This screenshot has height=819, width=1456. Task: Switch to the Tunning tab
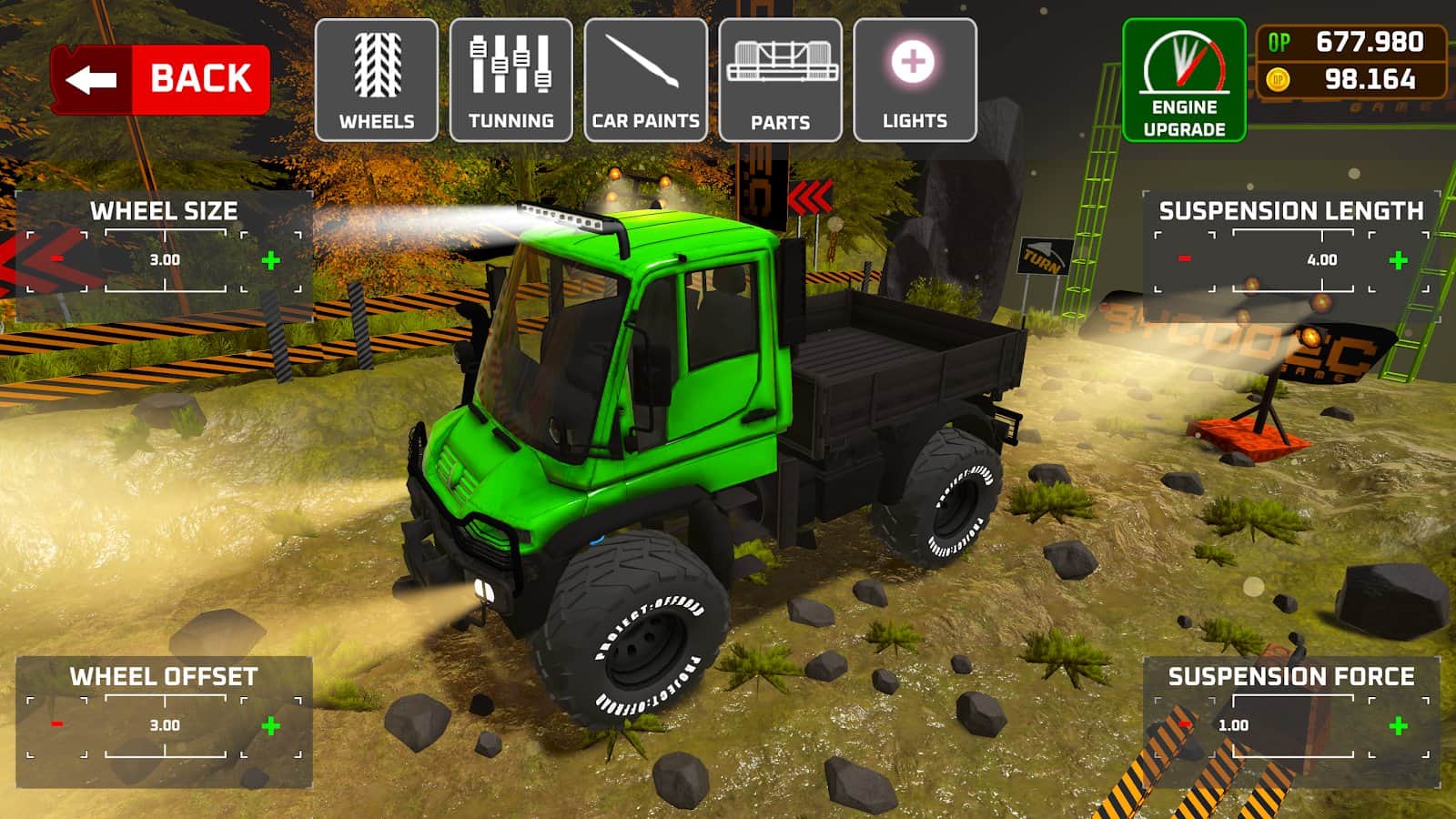click(511, 80)
